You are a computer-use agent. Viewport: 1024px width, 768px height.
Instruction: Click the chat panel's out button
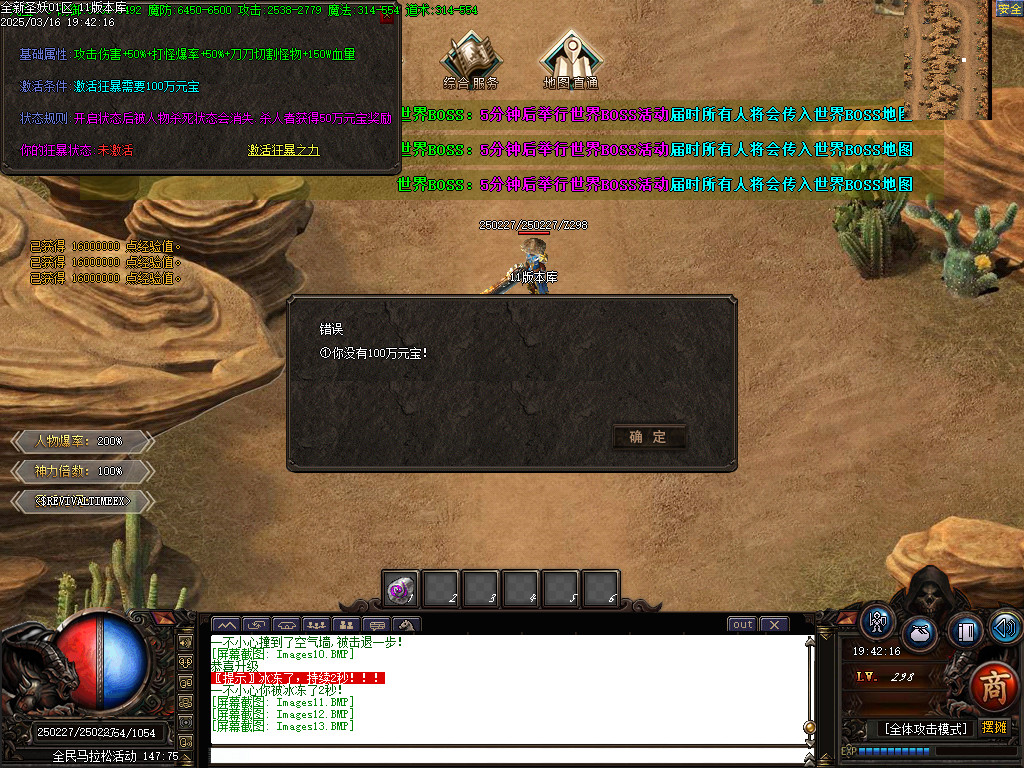pyautogui.click(x=742, y=625)
